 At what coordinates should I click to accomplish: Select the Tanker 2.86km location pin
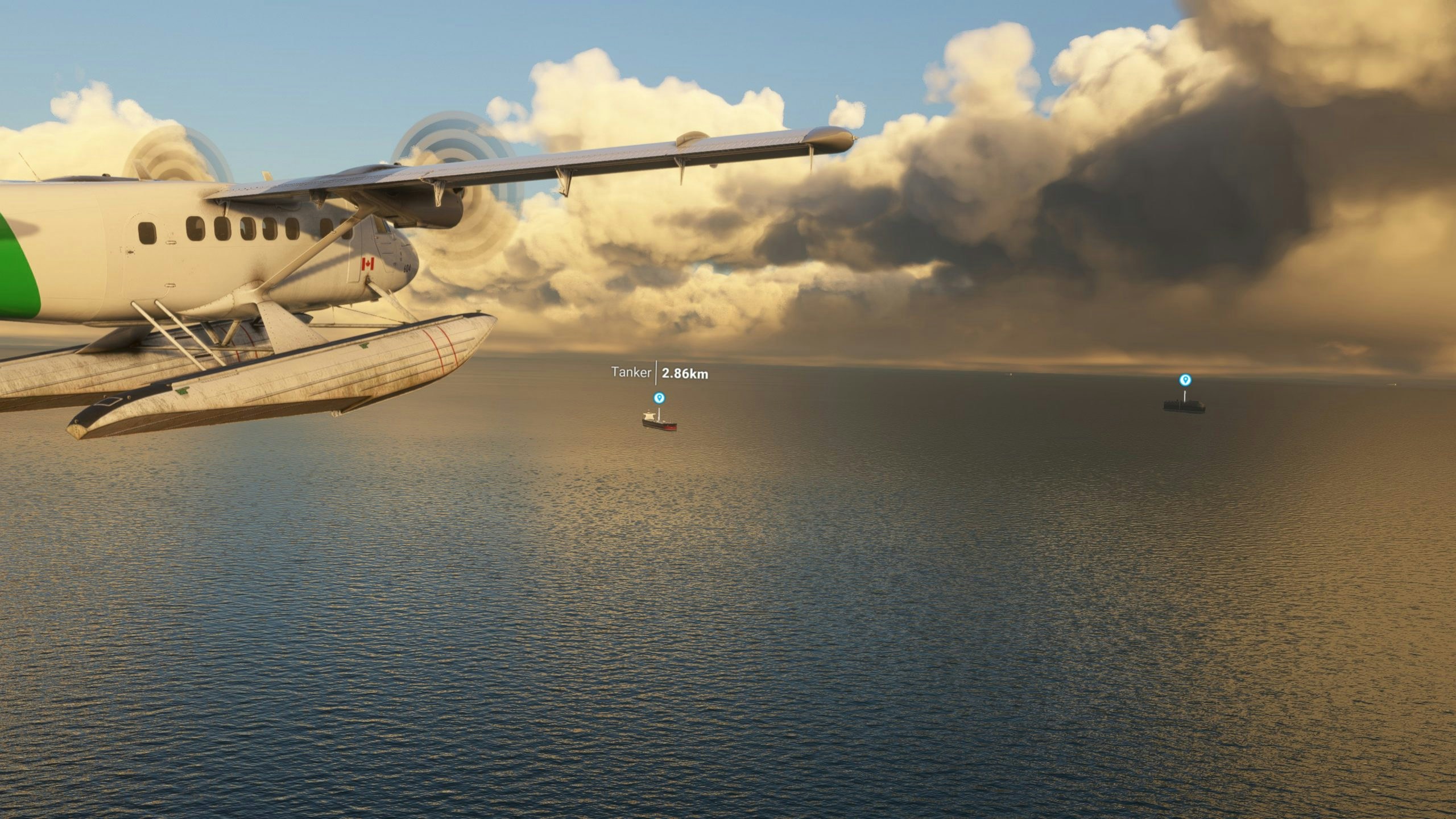click(659, 398)
